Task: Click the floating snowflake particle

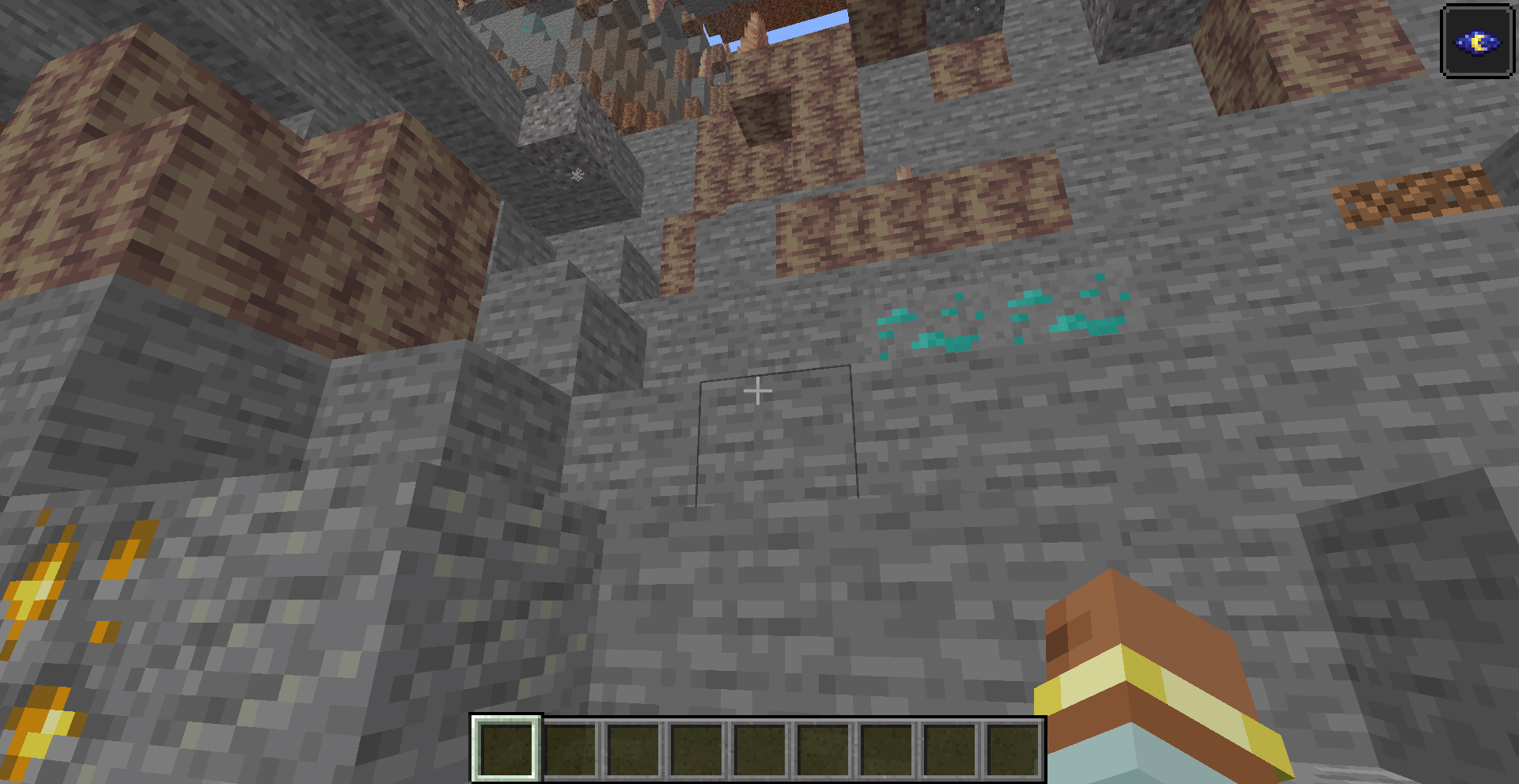Action: (x=577, y=176)
